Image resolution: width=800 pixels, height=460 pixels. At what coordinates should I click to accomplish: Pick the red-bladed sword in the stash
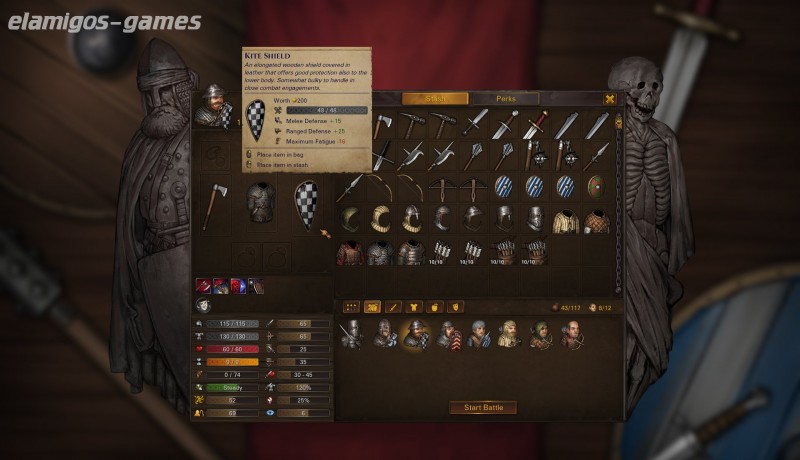point(536,125)
